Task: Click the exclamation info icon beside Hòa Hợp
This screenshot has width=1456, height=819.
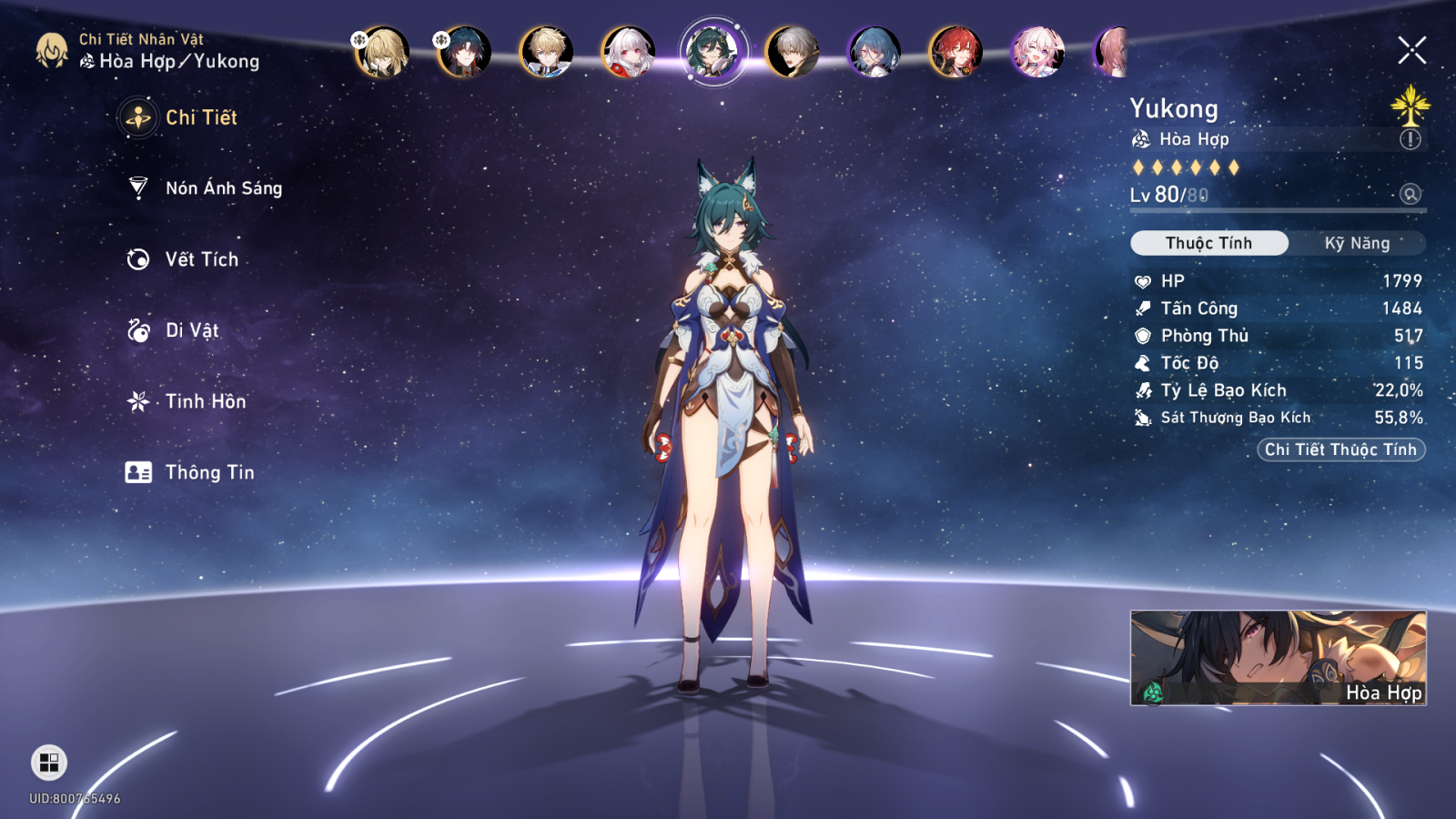Action: coord(1410,139)
